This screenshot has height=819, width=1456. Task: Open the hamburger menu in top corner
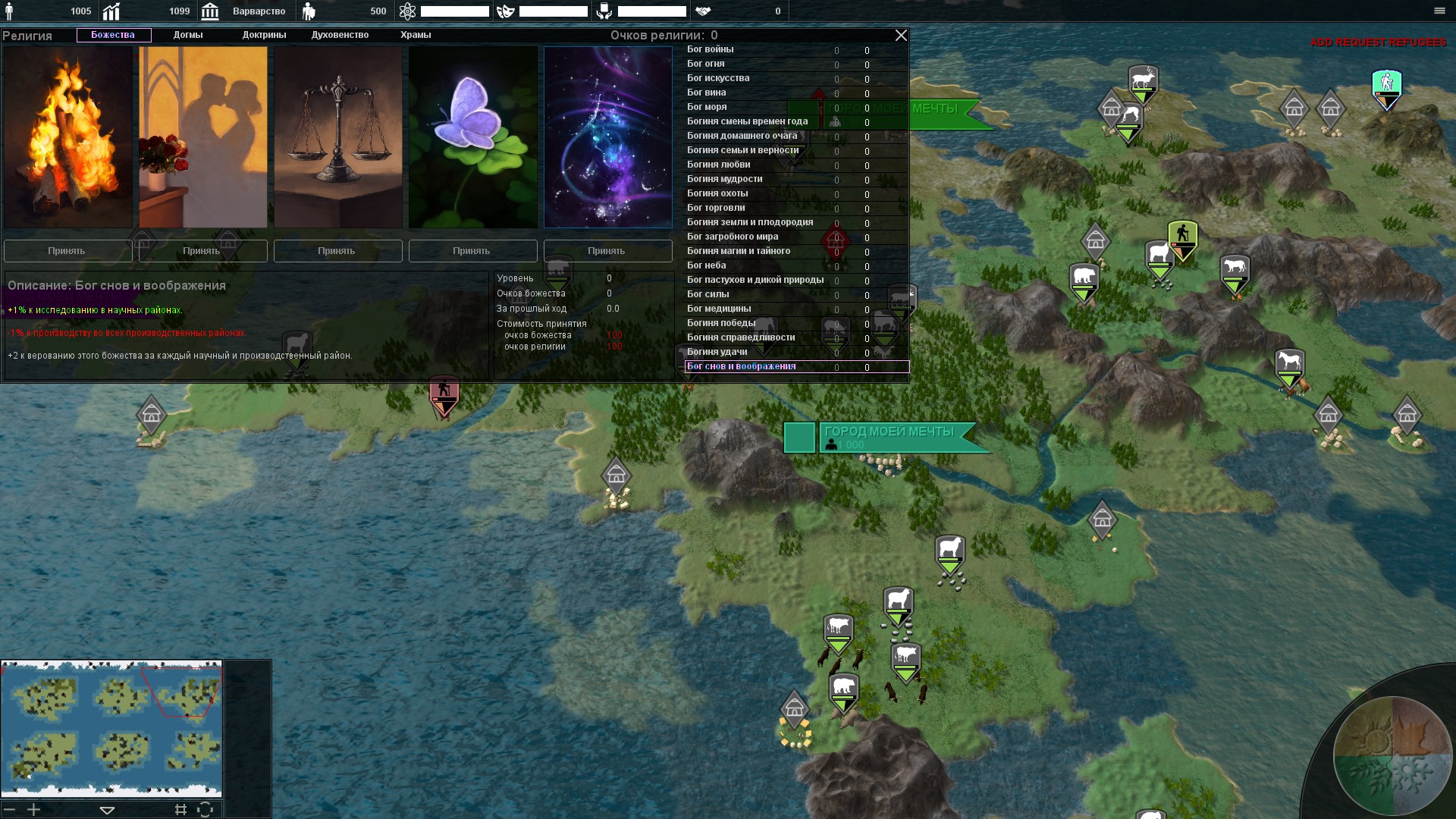pos(1439,11)
